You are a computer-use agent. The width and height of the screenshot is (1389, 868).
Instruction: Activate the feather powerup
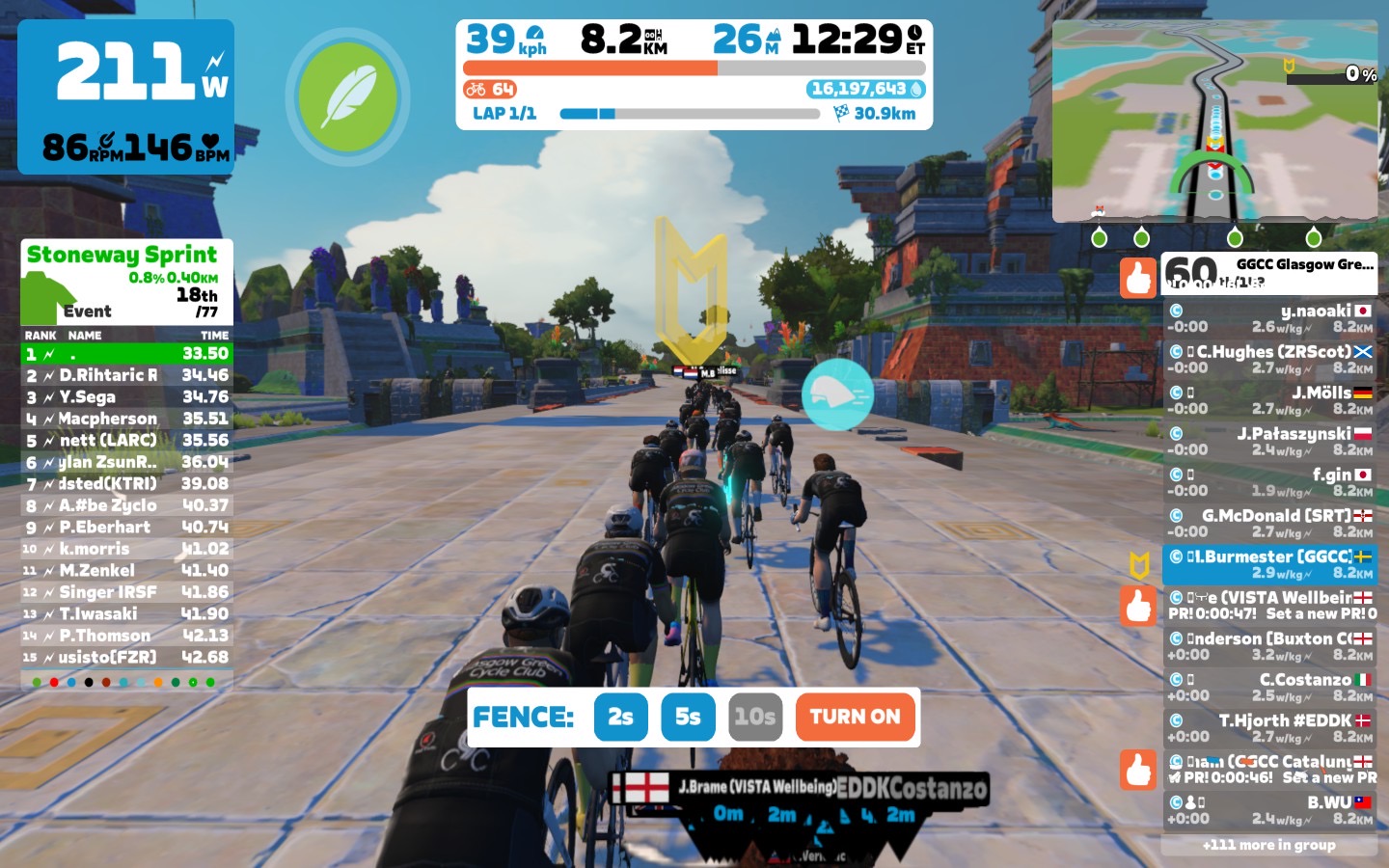[x=347, y=96]
